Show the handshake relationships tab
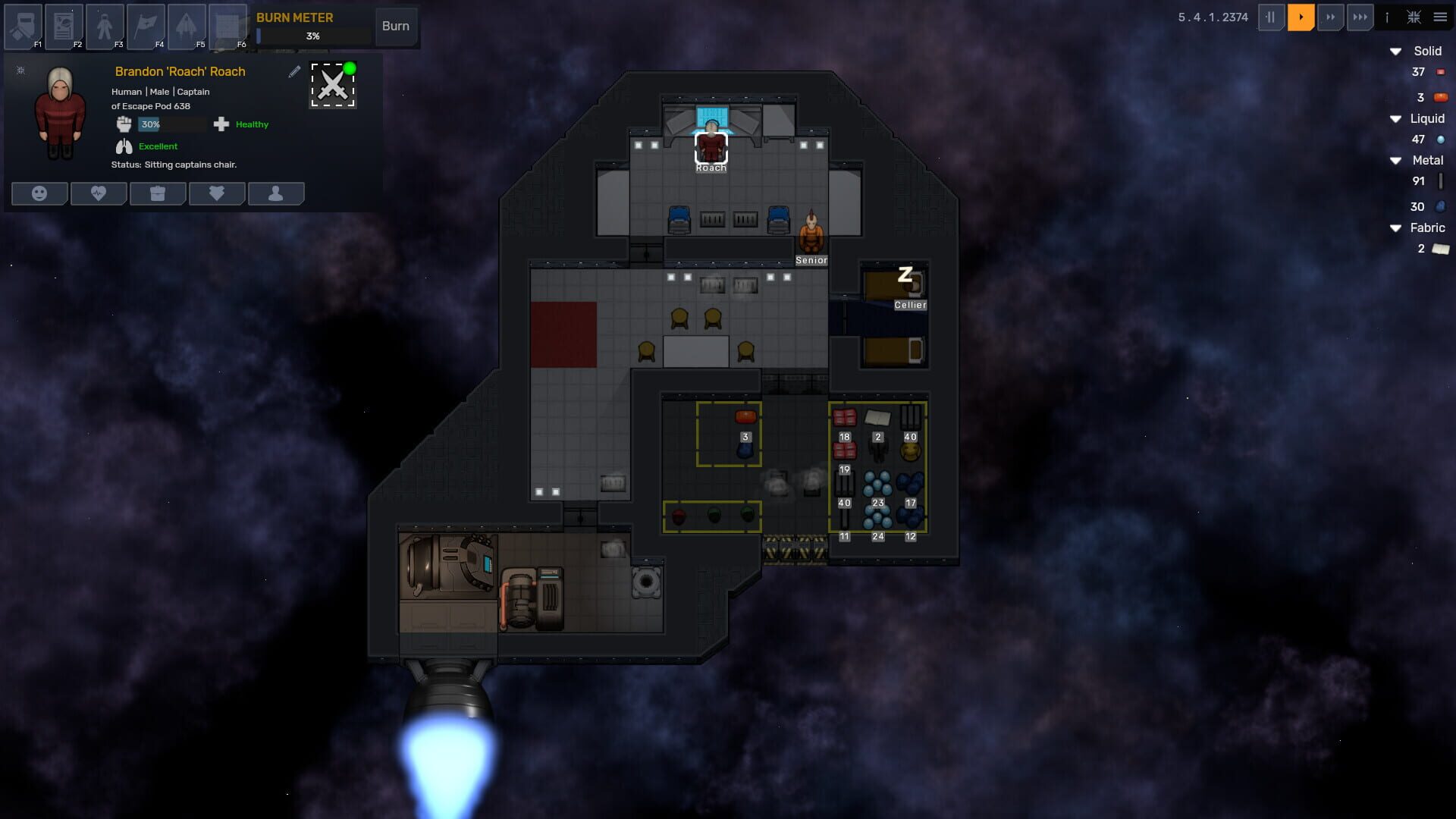 (x=217, y=193)
